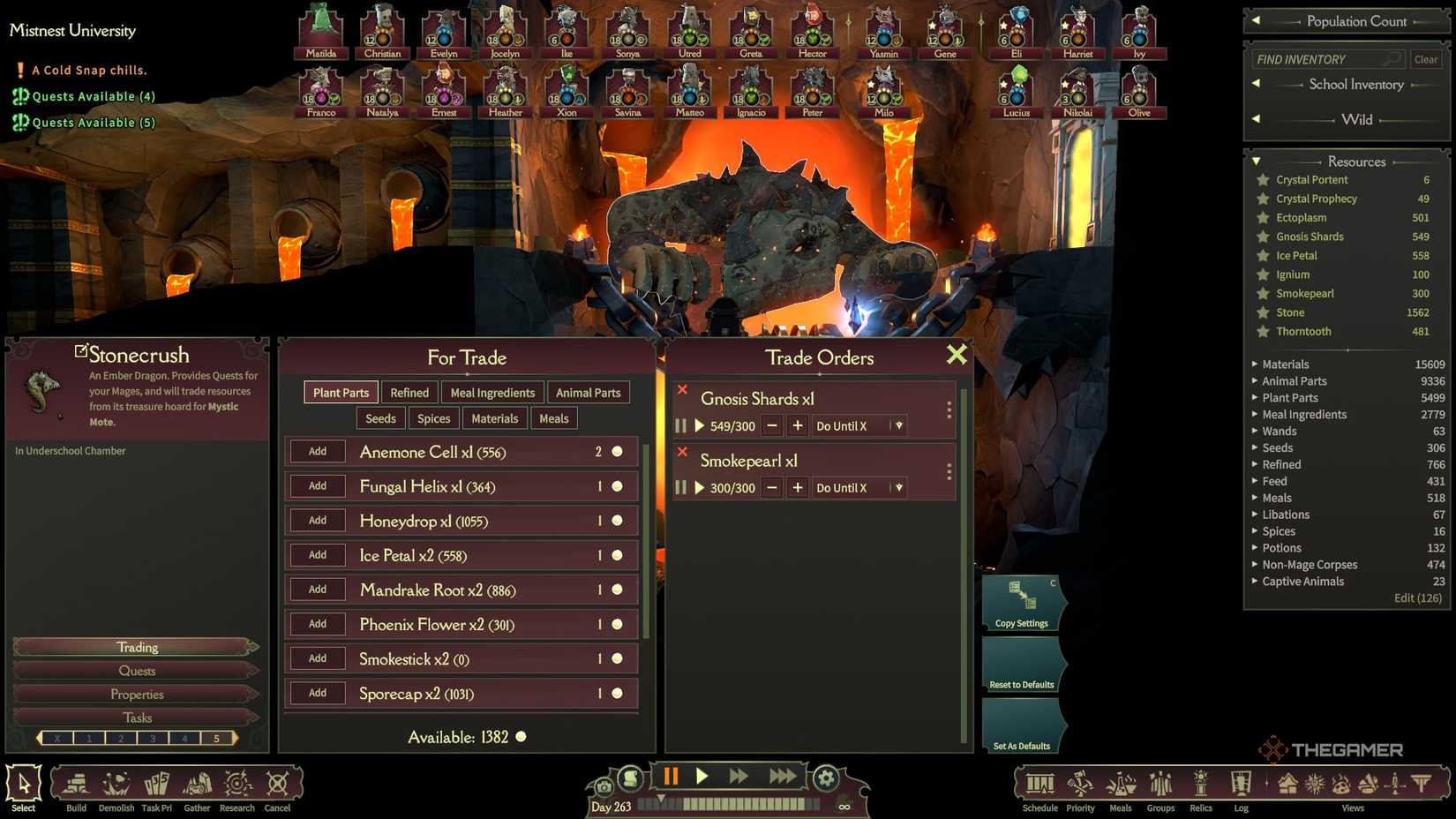The image size is (1456, 819).
Task: Select the Build tool
Action: tap(75, 784)
